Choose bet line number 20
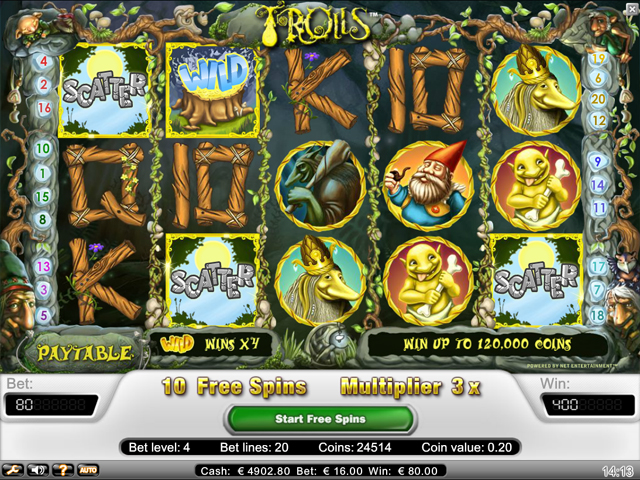The image size is (640, 480). pos(598,100)
